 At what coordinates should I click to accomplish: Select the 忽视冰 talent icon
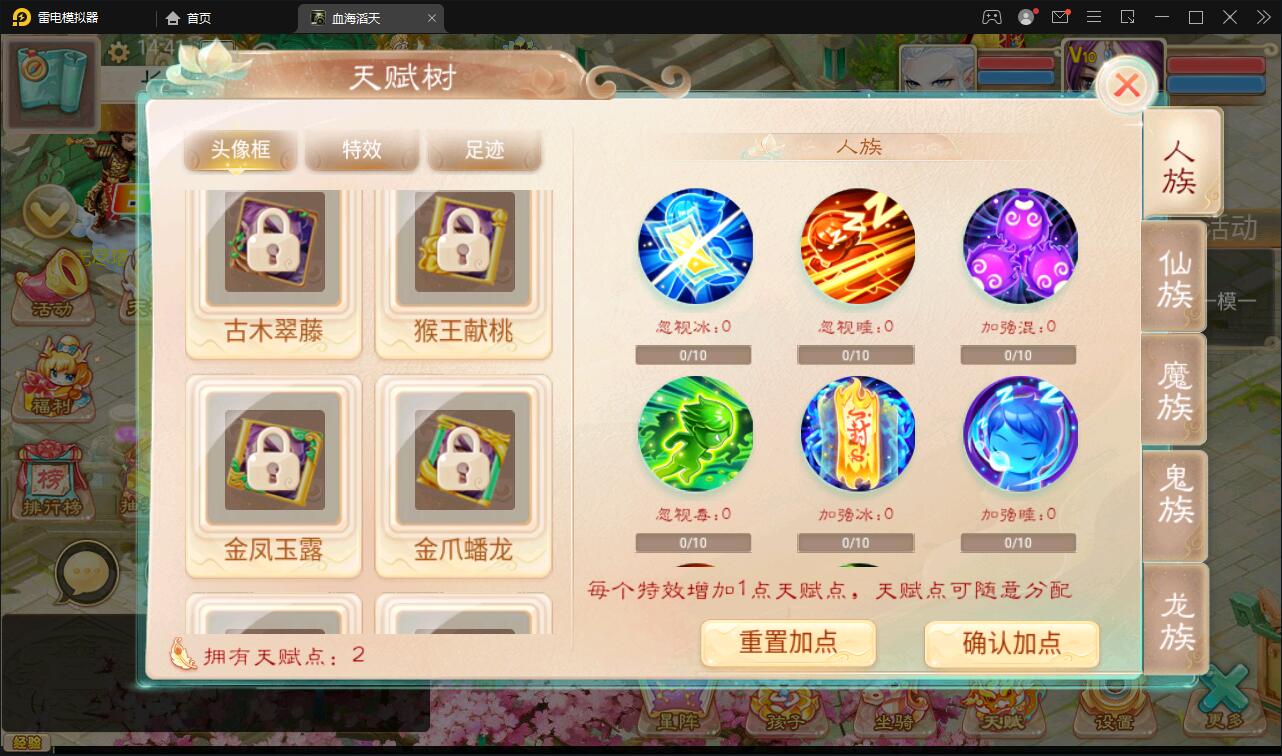point(695,245)
